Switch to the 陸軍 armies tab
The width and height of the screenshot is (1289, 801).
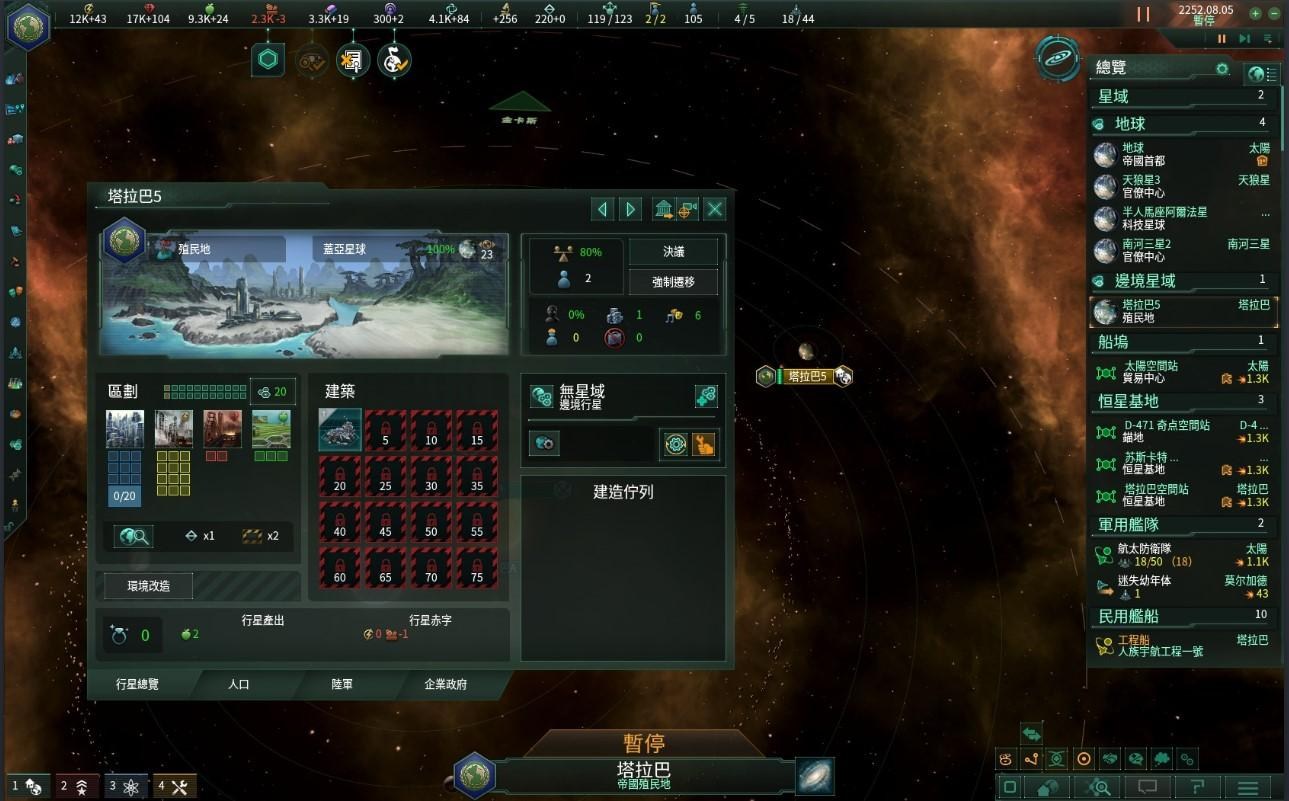(342, 684)
